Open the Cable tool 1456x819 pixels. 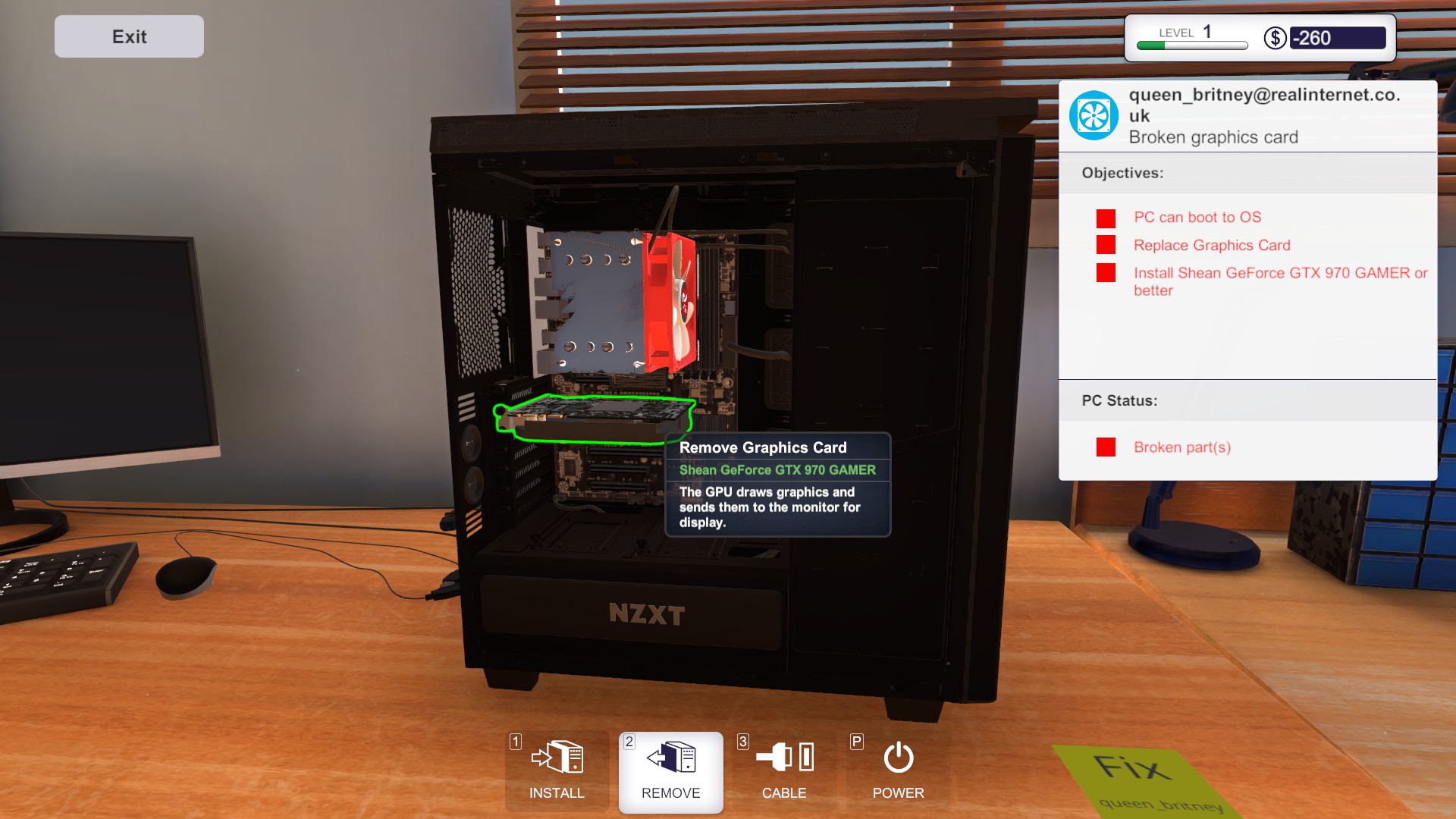[x=785, y=772]
